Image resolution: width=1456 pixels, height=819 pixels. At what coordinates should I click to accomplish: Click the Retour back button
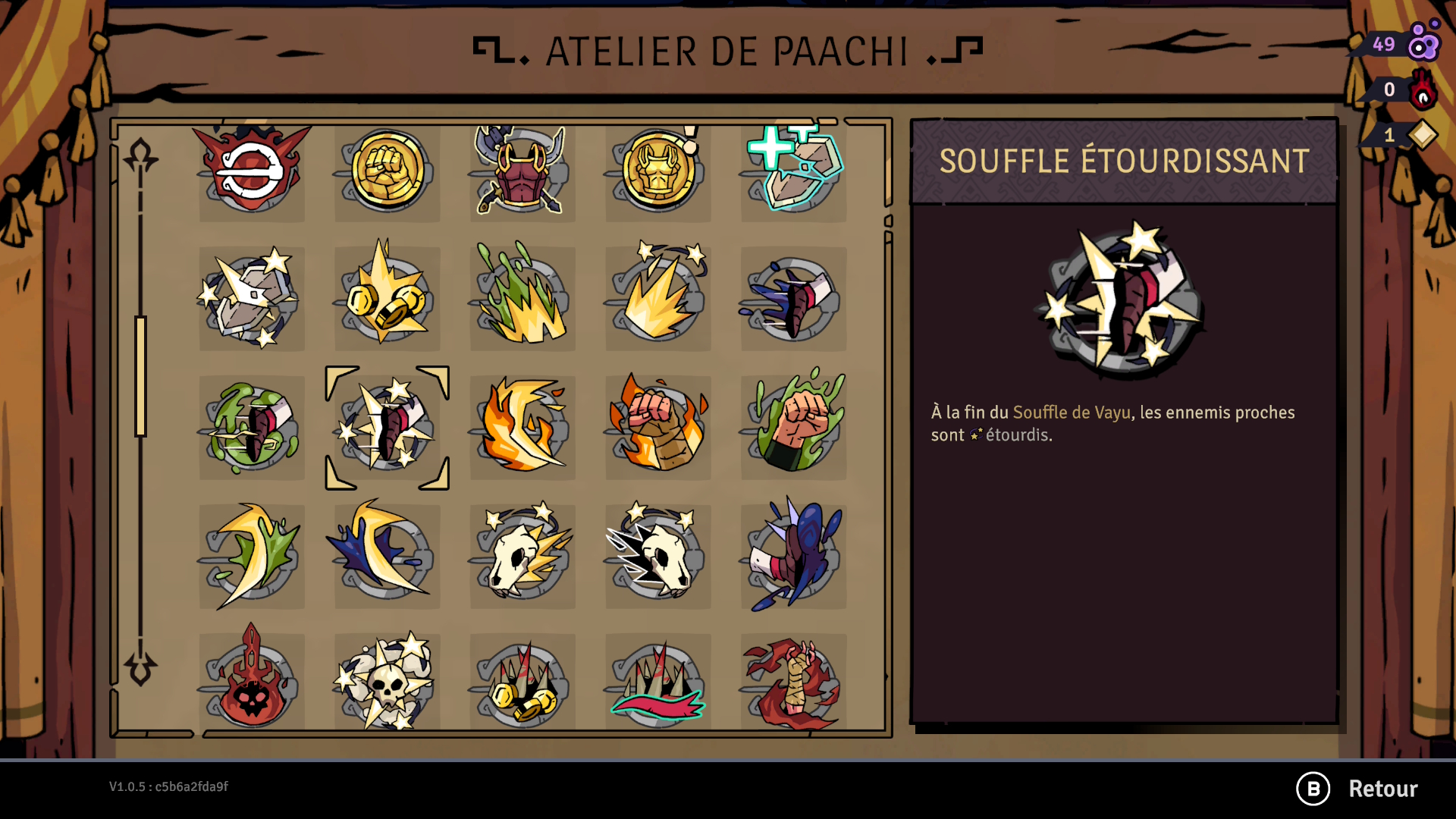click(1357, 789)
